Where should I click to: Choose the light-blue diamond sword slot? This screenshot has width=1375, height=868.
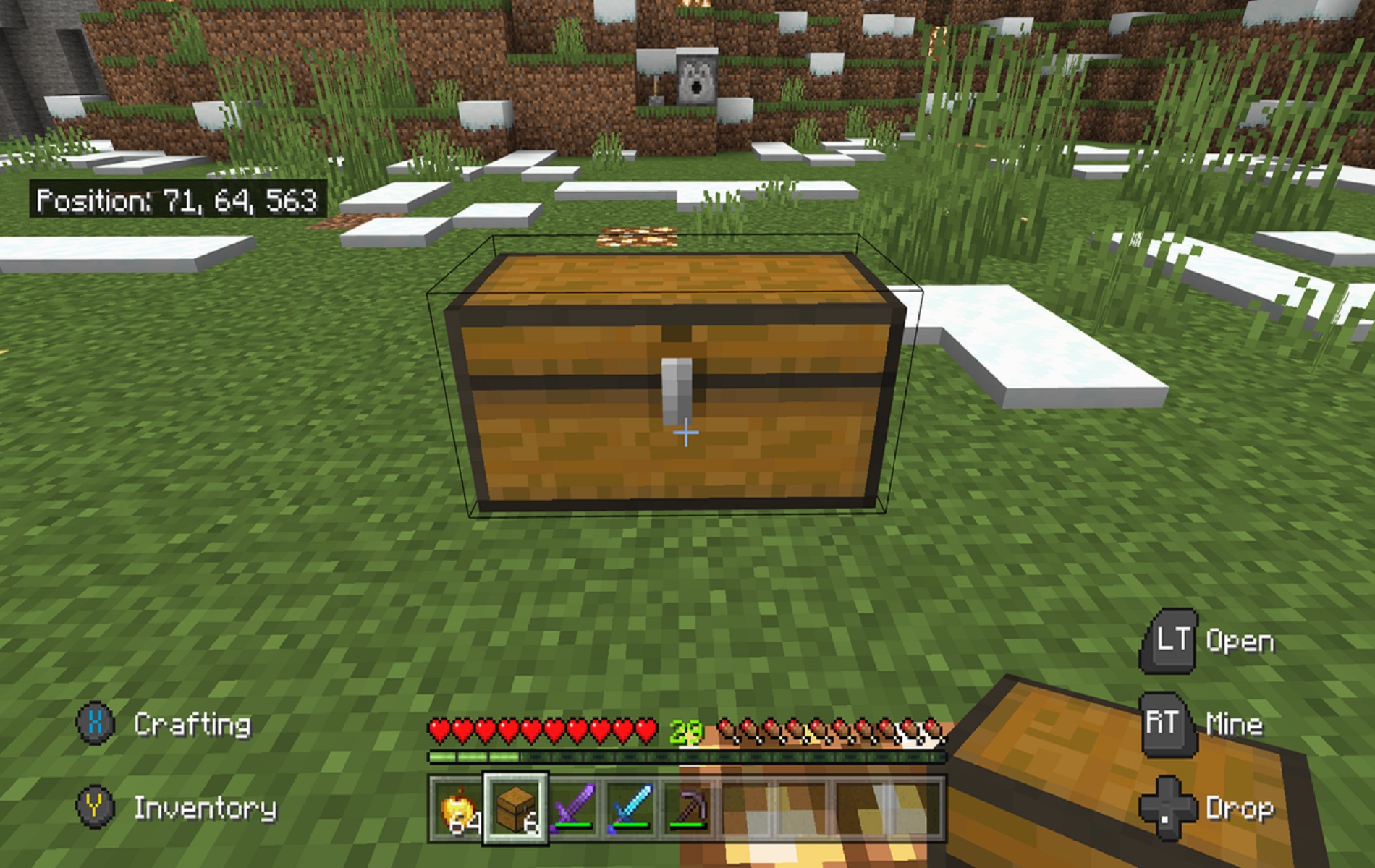[630, 808]
